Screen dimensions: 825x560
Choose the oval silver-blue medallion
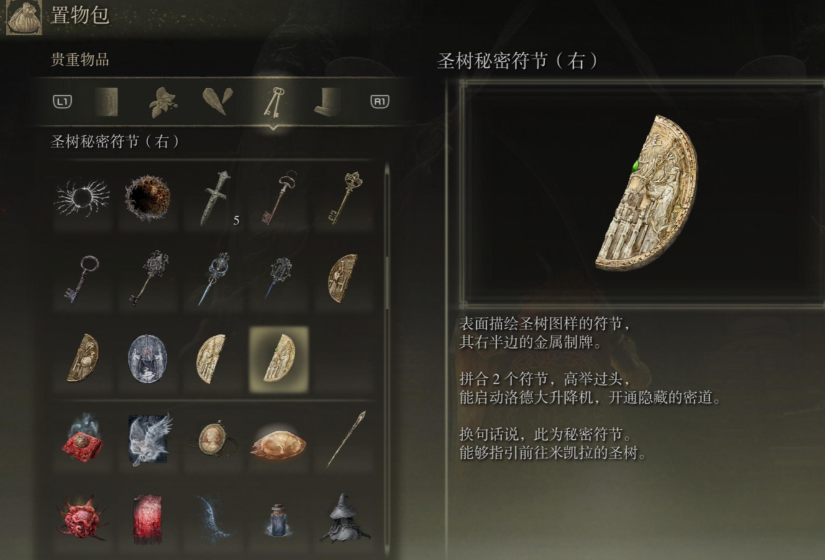(147, 358)
